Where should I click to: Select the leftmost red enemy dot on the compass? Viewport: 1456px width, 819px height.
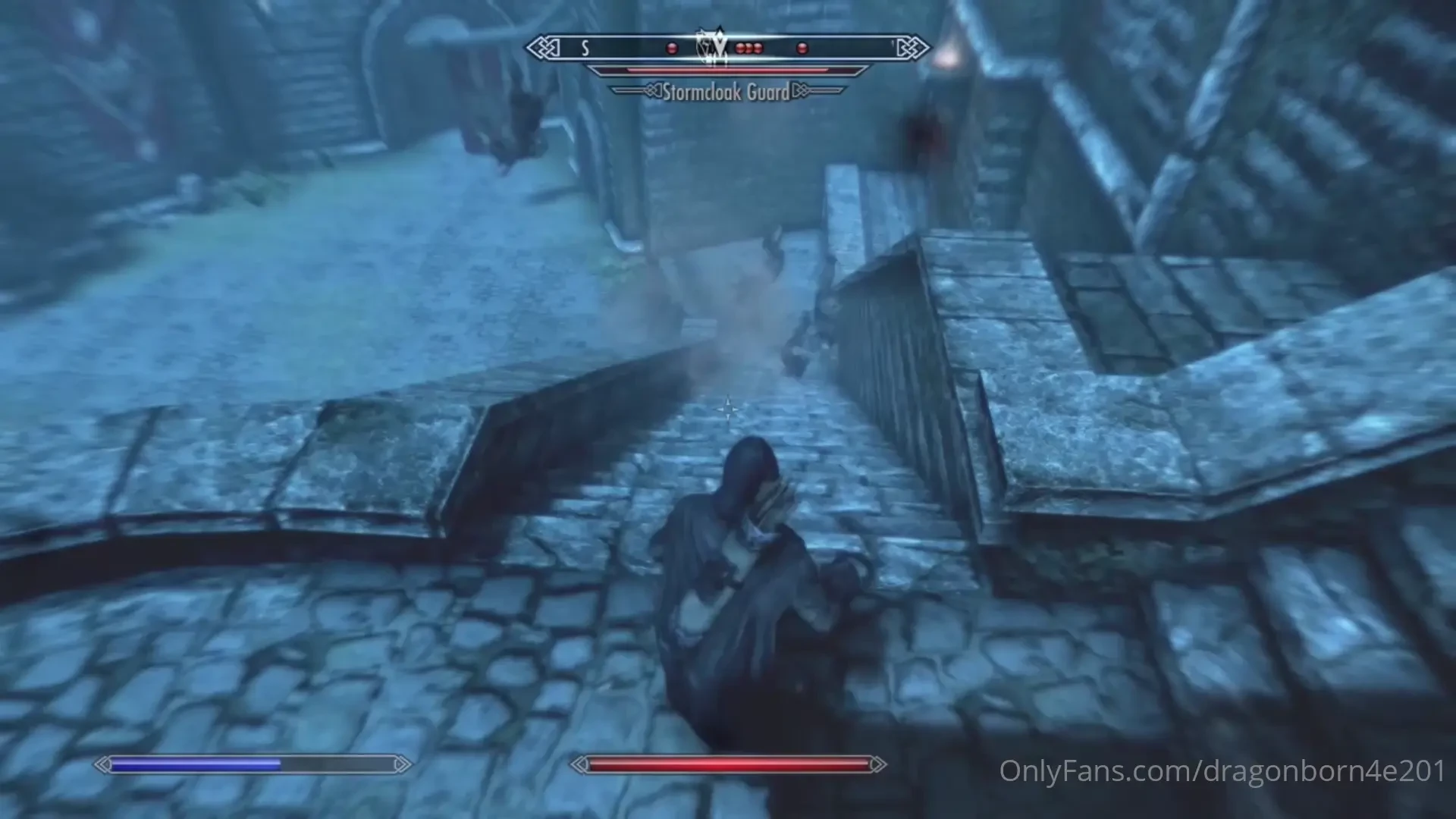670,48
